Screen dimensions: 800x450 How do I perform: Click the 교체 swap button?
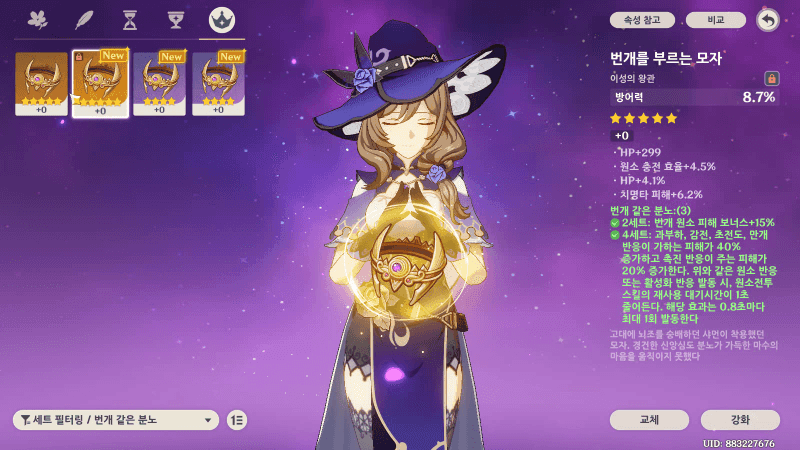649,420
